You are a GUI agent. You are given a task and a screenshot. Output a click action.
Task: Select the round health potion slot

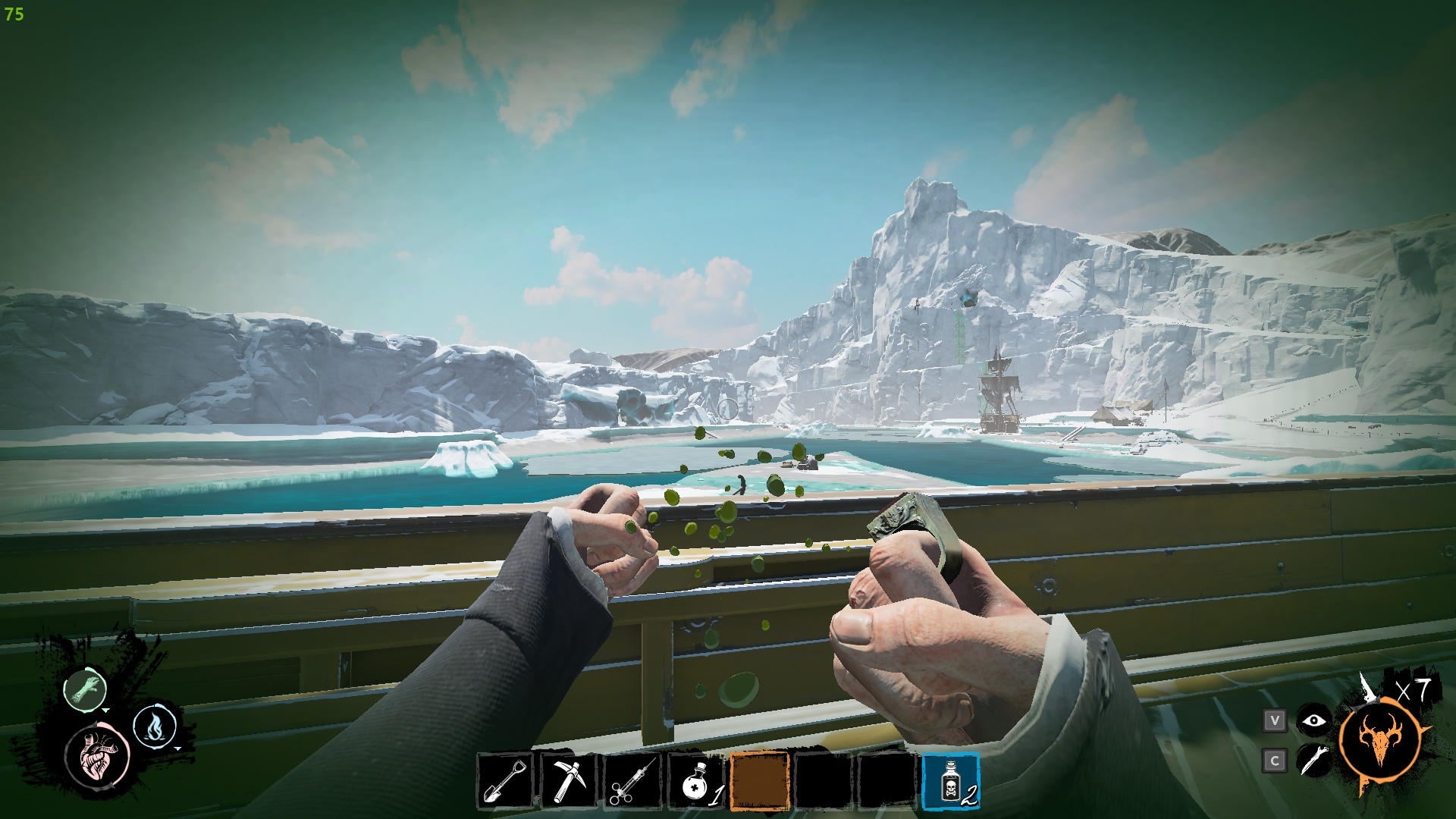(696, 781)
